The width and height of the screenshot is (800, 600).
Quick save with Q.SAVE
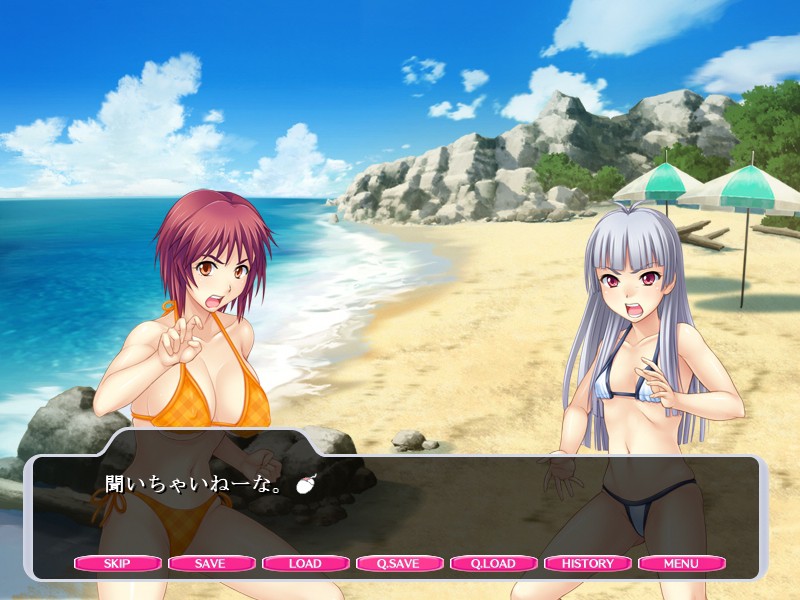coord(399,563)
